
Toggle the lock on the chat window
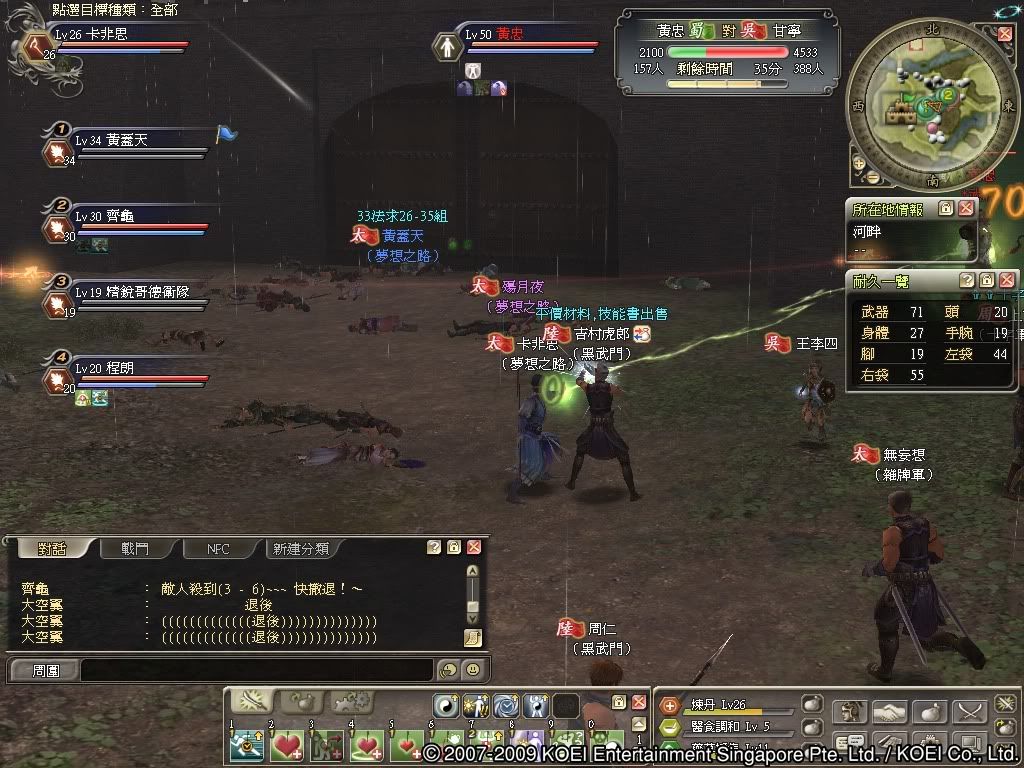pos(454,548)
